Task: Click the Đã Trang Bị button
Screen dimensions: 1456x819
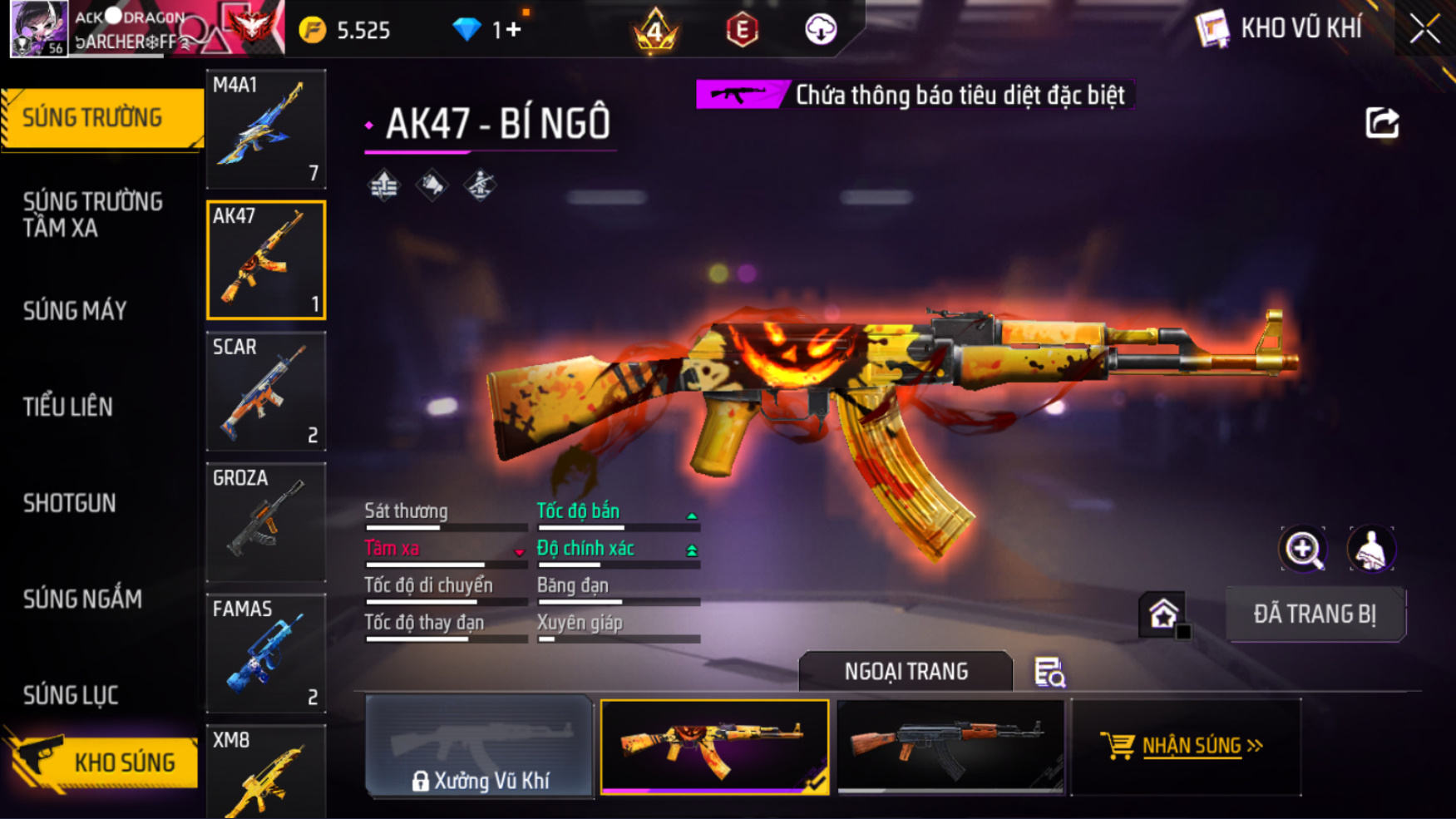Action: pos(1315,614)
